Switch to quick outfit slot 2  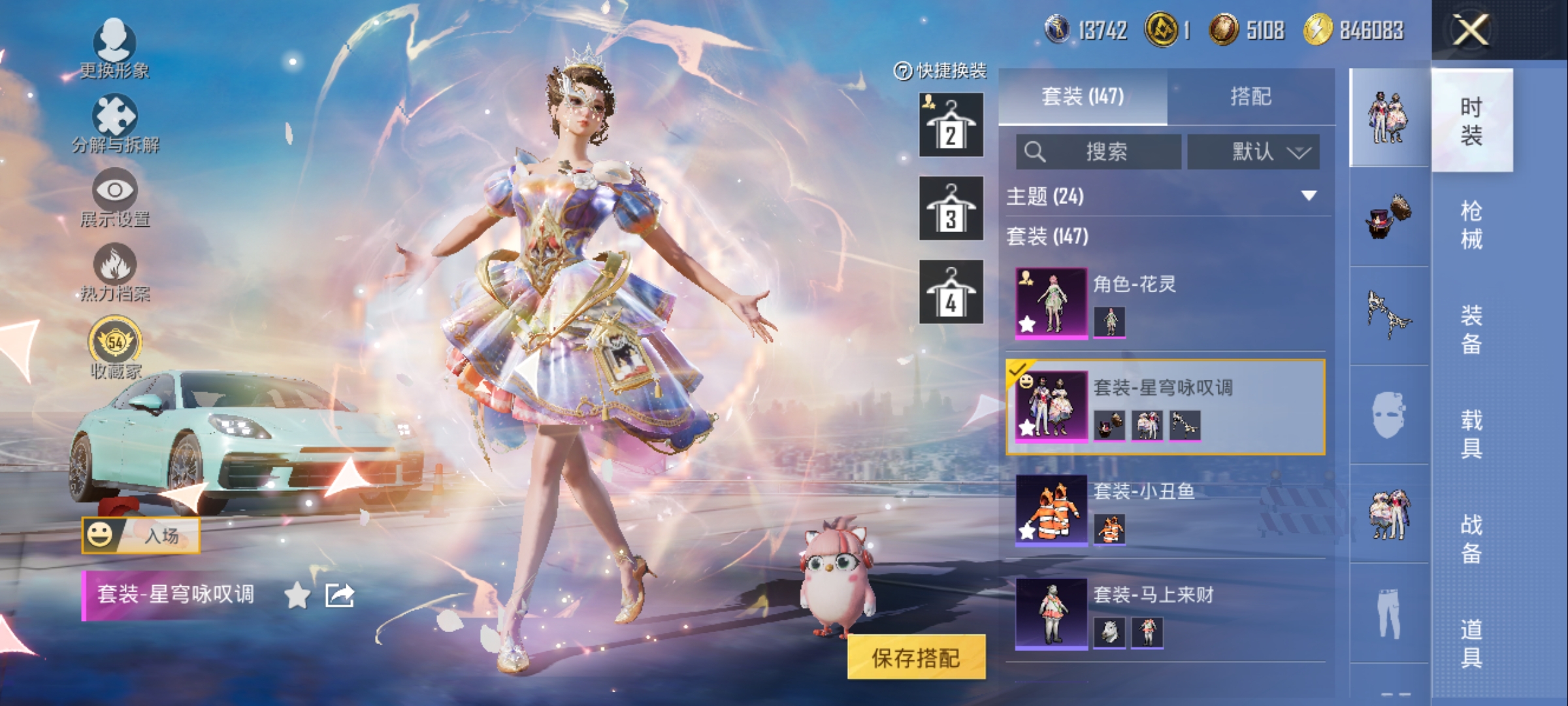tap(951, 125)
